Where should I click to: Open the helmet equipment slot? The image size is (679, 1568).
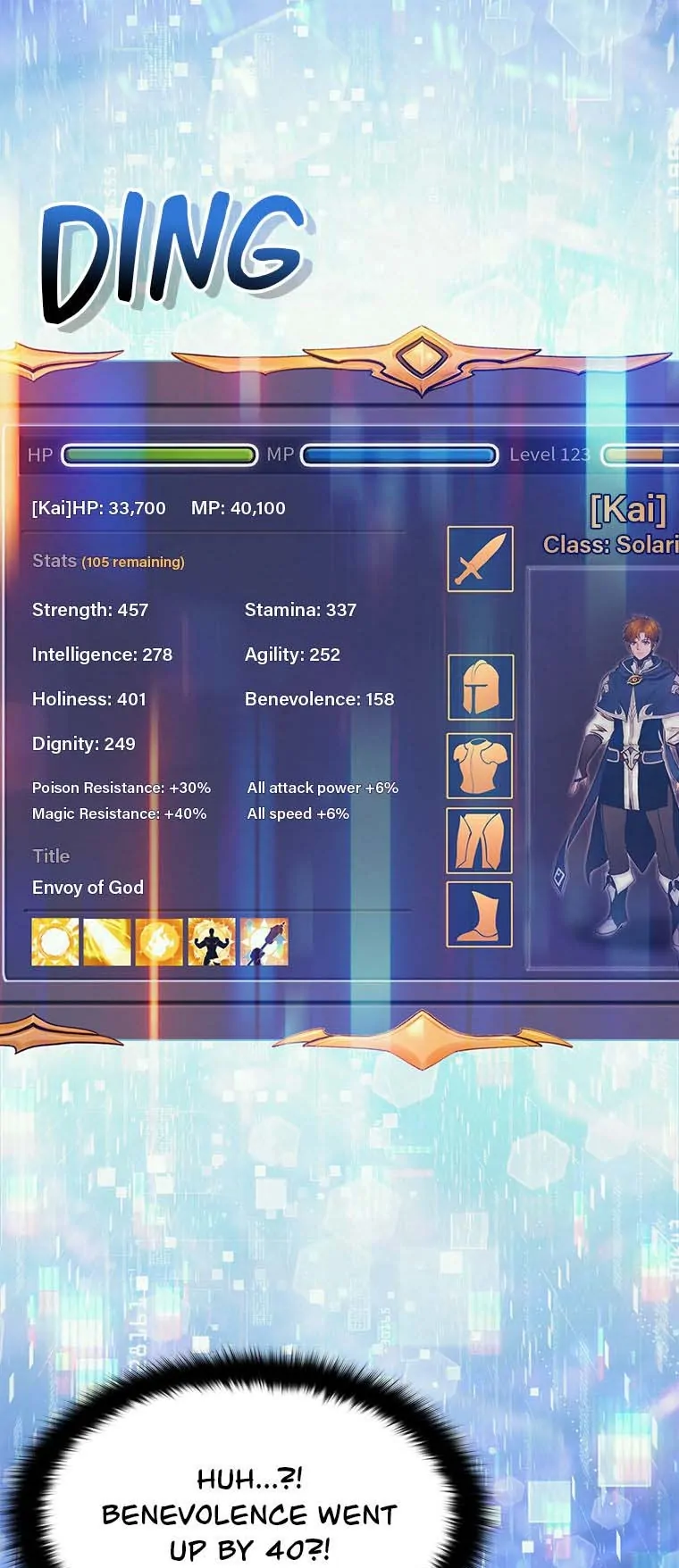click(x=481, y=687)
